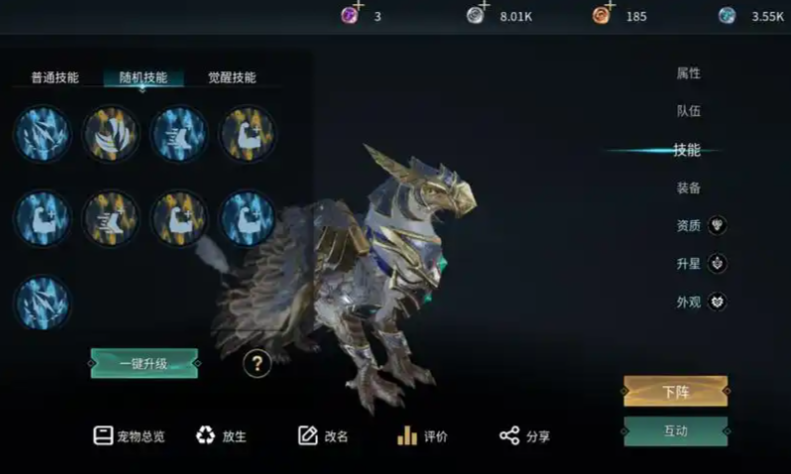This screenshot has height=474, width=791.
Task: Switch to the 普通技能 tab
Action: pos(54,77)
